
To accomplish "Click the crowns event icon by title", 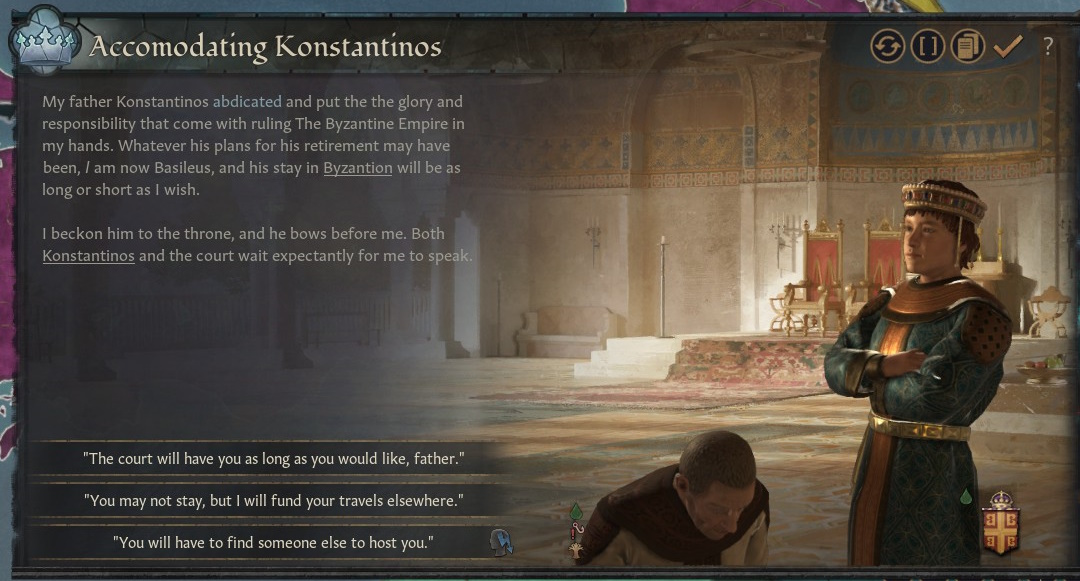I will click(45, 44).
